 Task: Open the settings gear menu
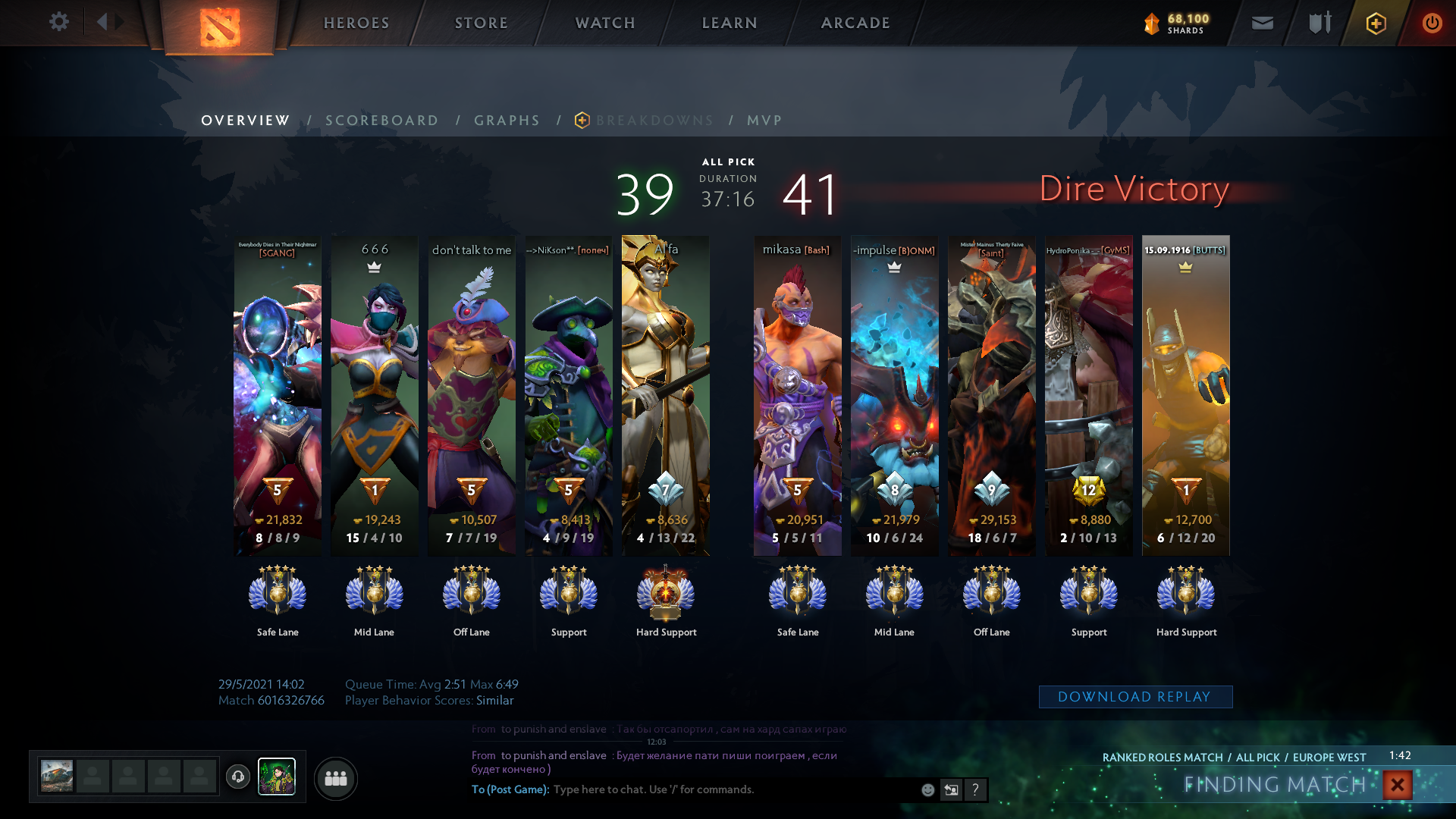(59, 22)
